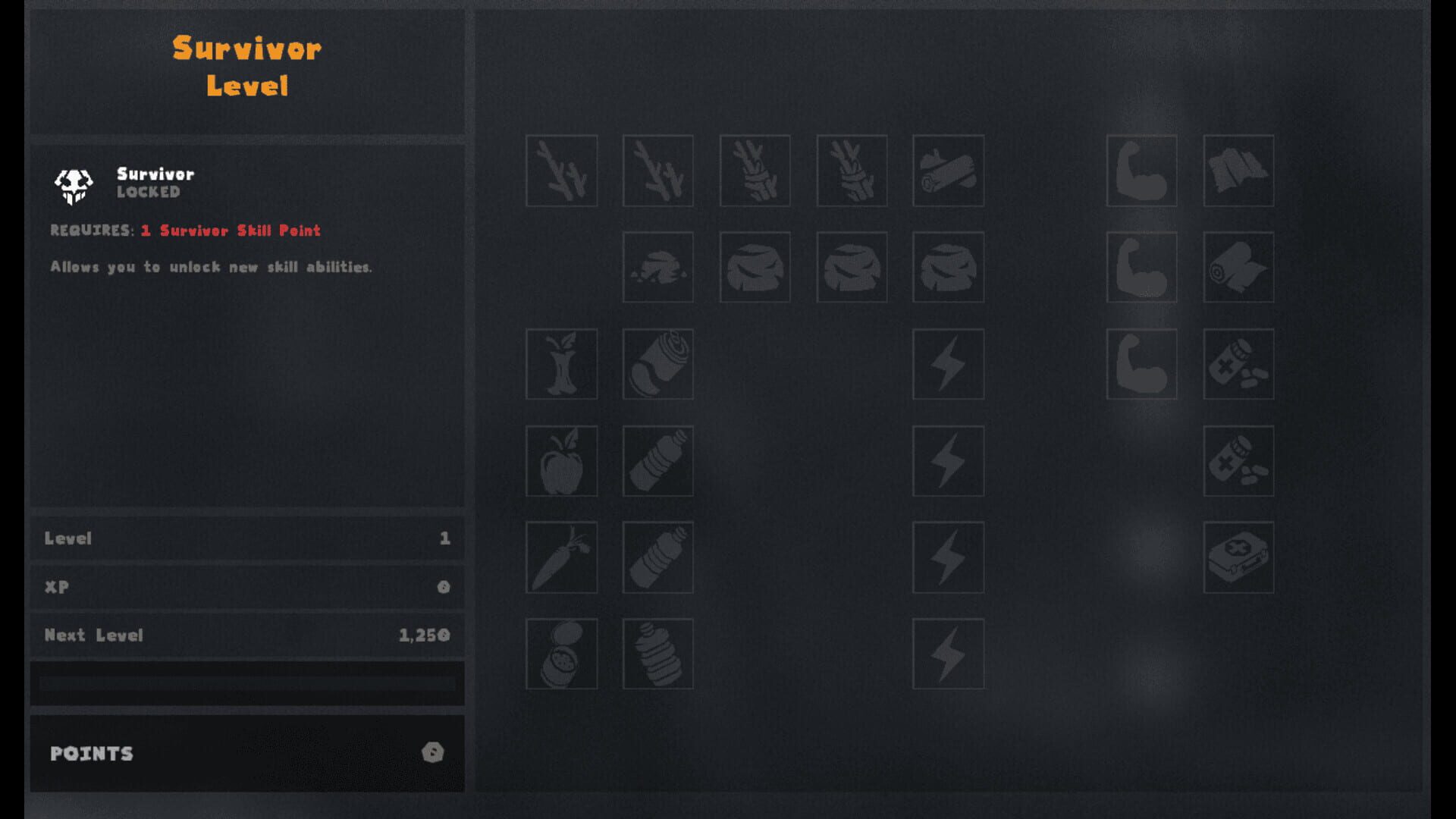This screenshot has height=819, width=1456.
Task: Select the red apple skill icon
Action: click(x=561, y=462)
